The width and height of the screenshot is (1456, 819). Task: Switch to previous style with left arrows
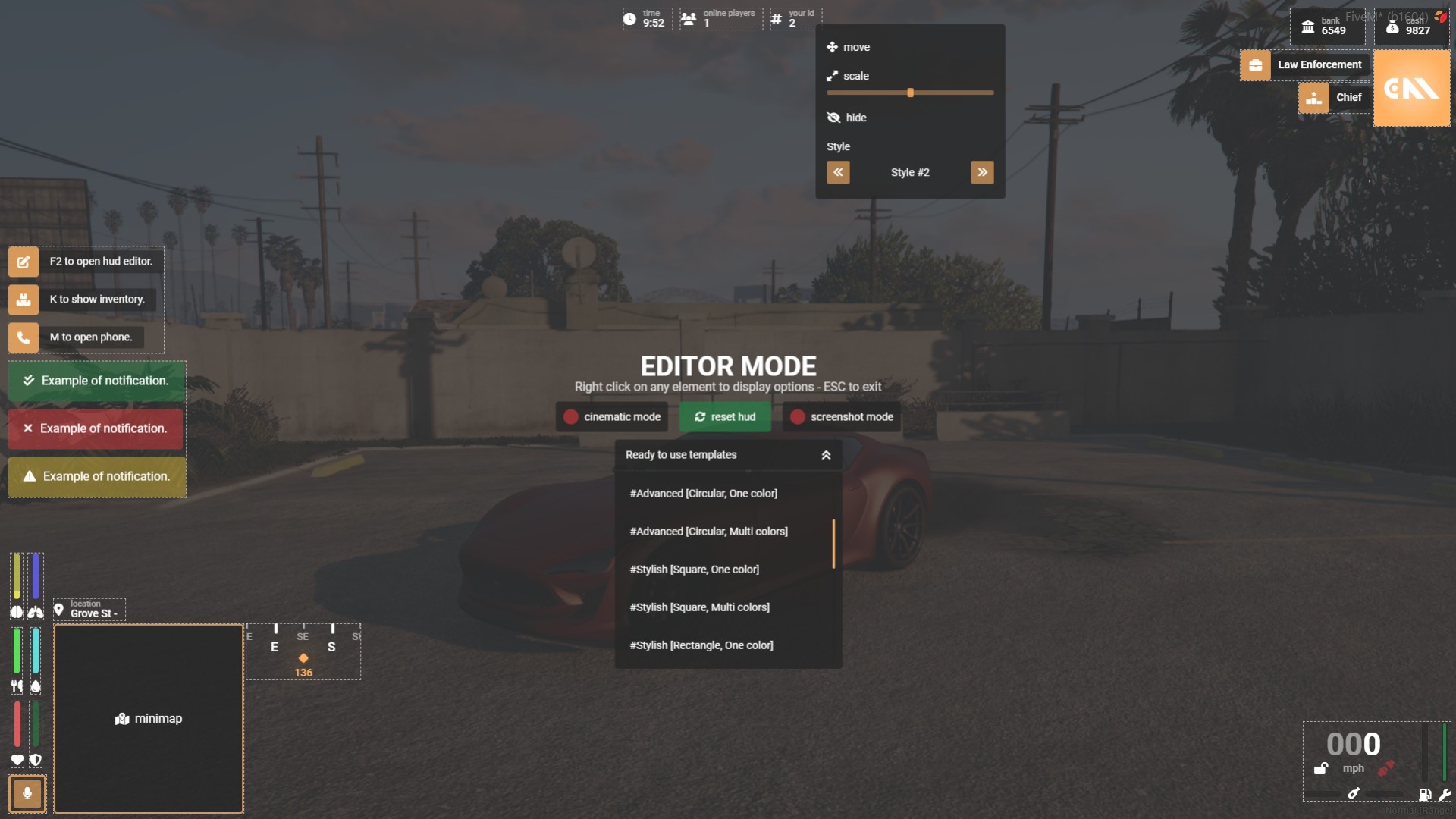838,172
